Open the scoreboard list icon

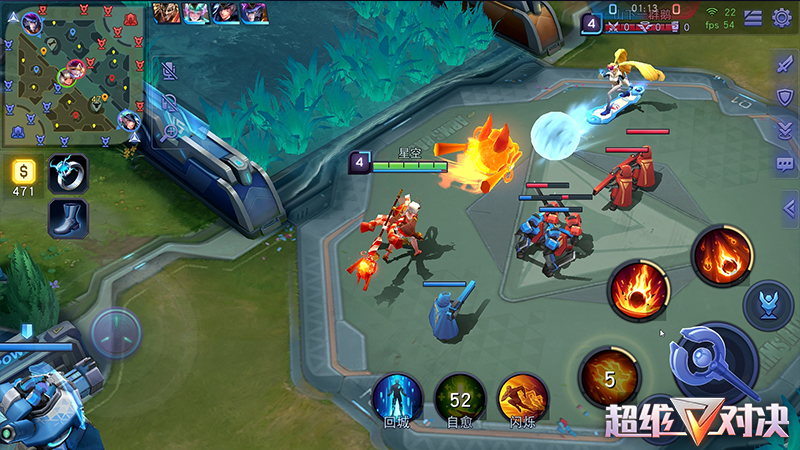(x=753, y=18)
